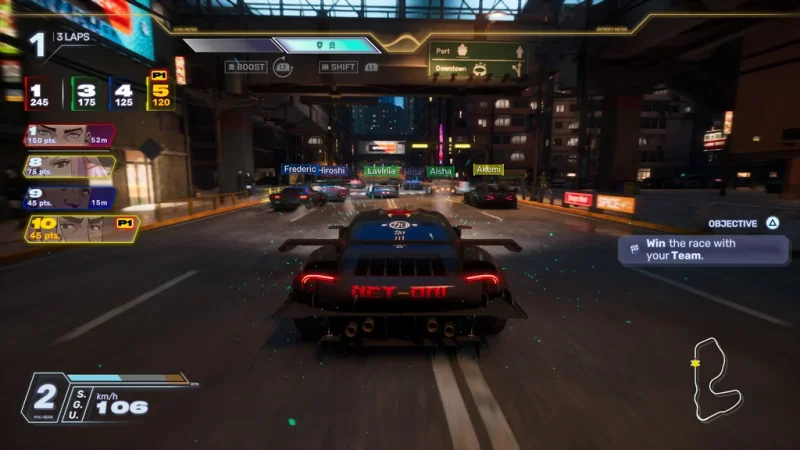Select the Lavinia racer name tag
This screenshot has height=450, width=800.
tap(382, 171)
